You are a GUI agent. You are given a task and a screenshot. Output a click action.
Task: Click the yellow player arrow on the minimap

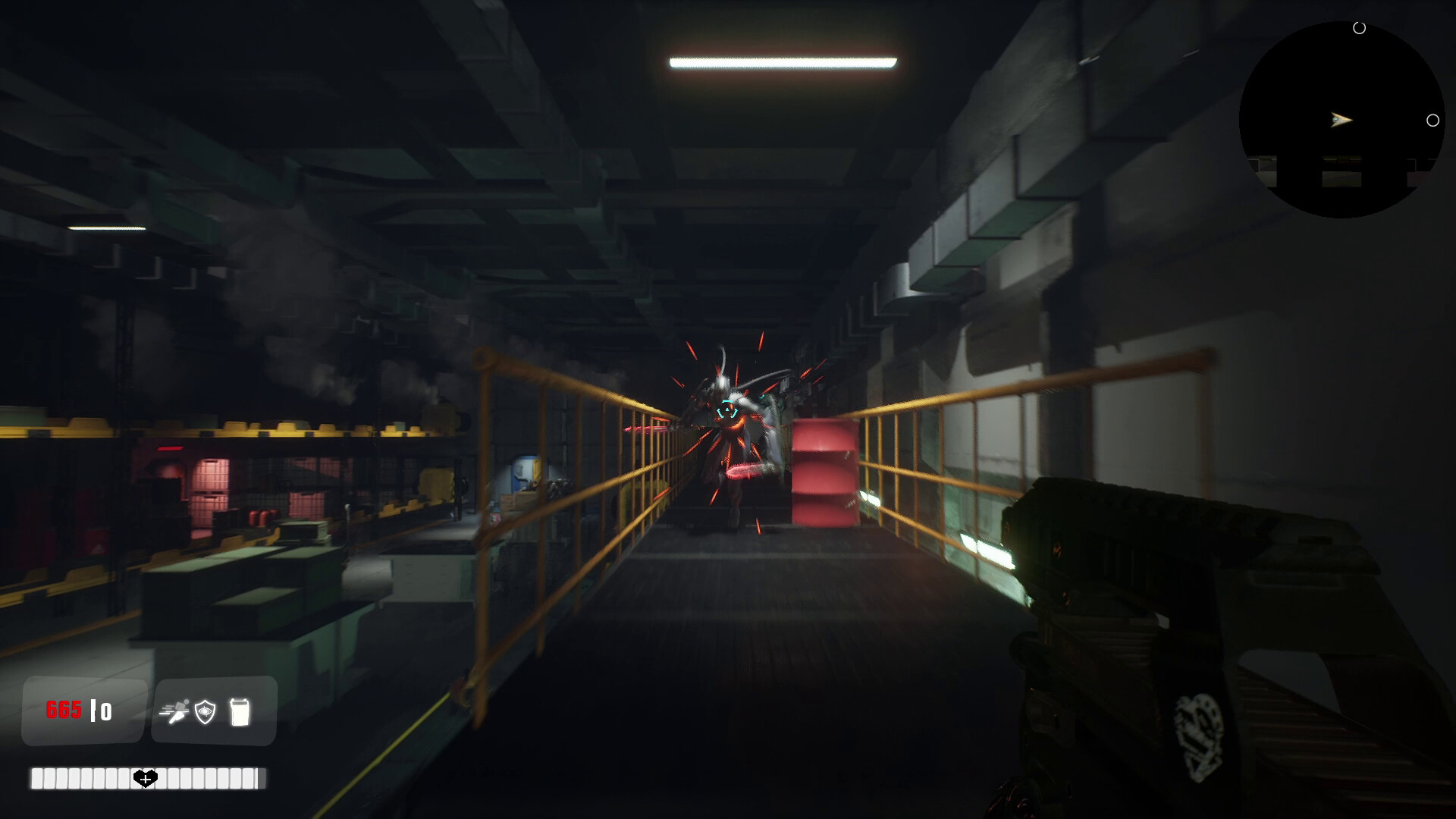pyautogui.click(x=1339, y=120)
